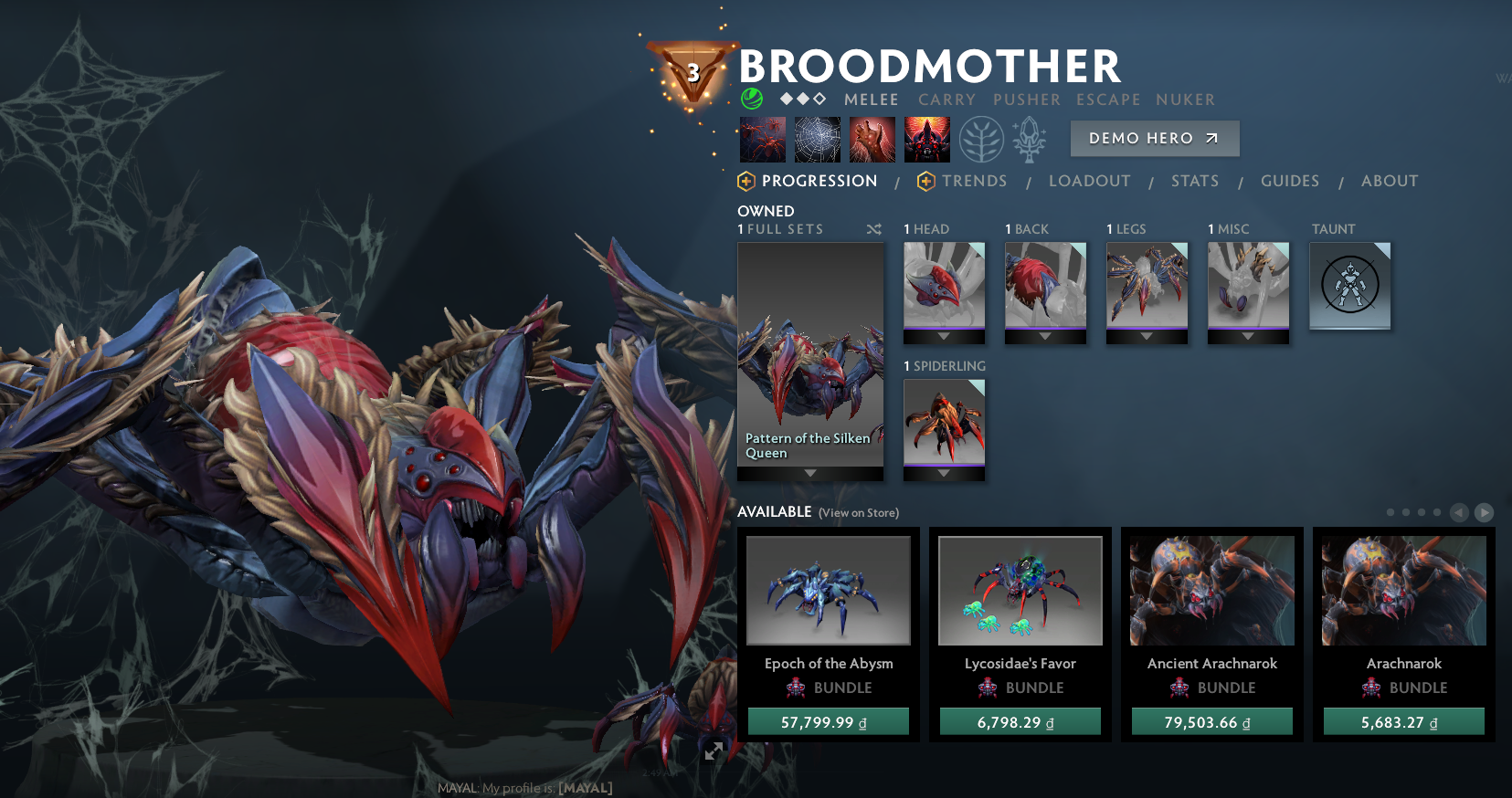This screenshot has width=1512, height=798.
Task: Expand the HEAD item's dropdown arrow
Action: 944,338
